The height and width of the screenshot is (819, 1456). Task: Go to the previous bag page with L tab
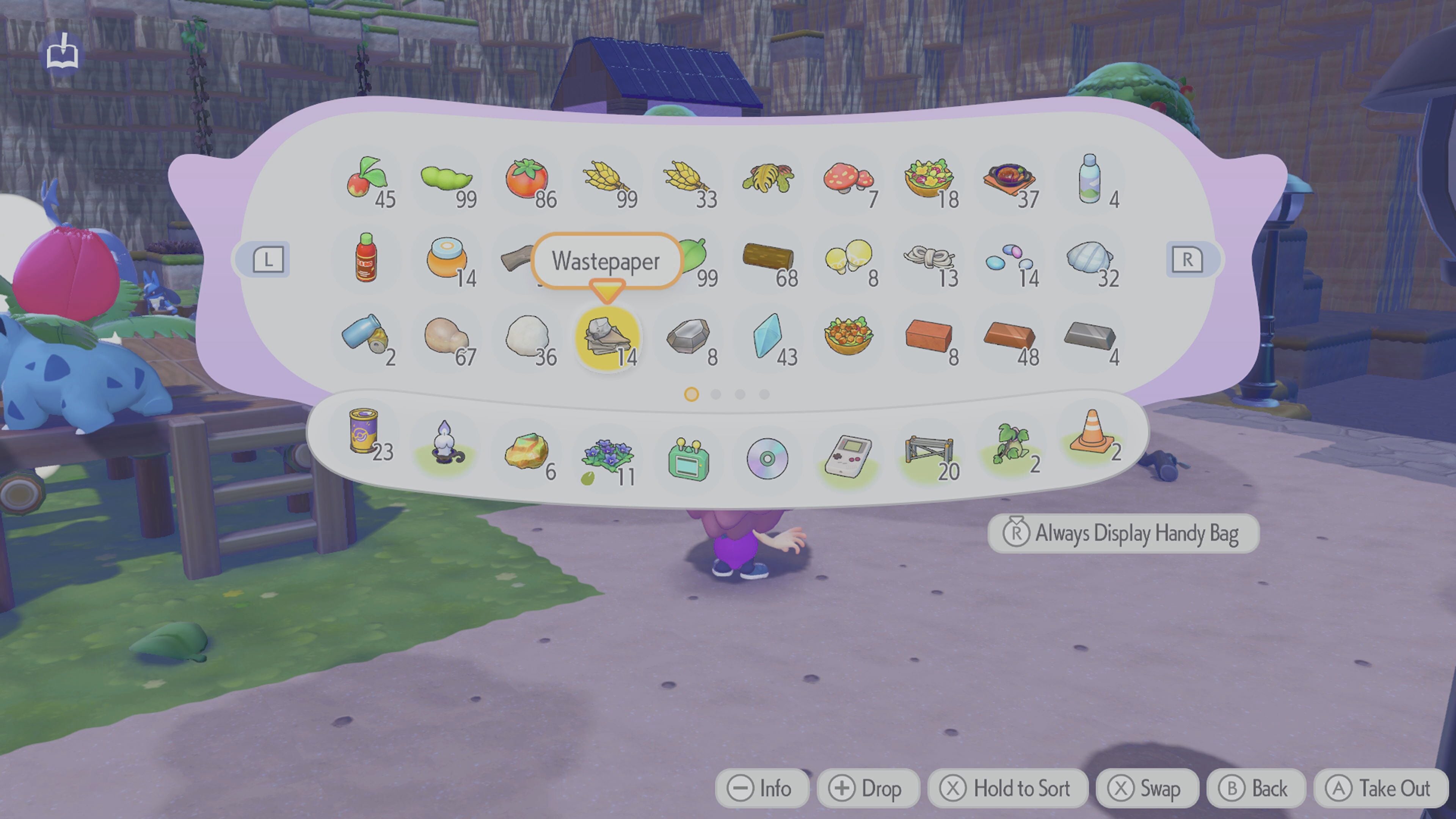(x=268, y=260)
